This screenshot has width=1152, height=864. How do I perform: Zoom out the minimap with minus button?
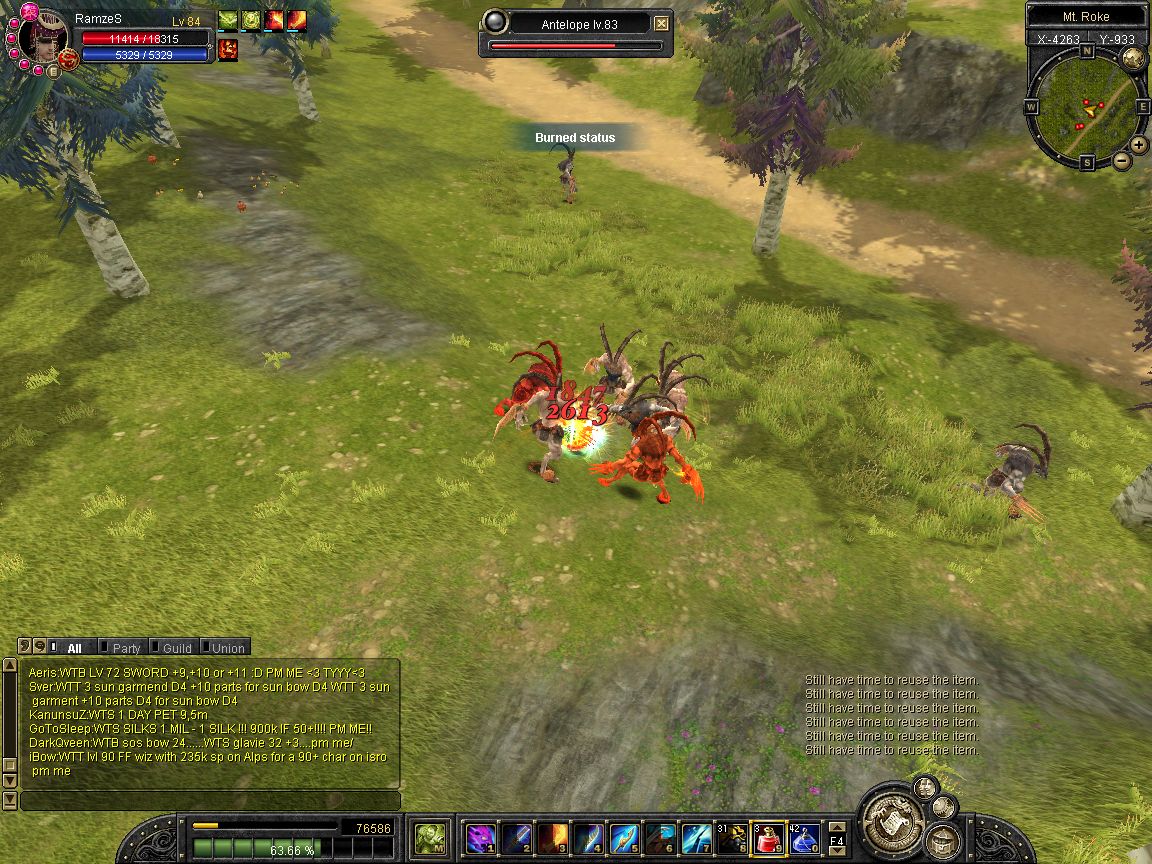[x=1121, y=160]
